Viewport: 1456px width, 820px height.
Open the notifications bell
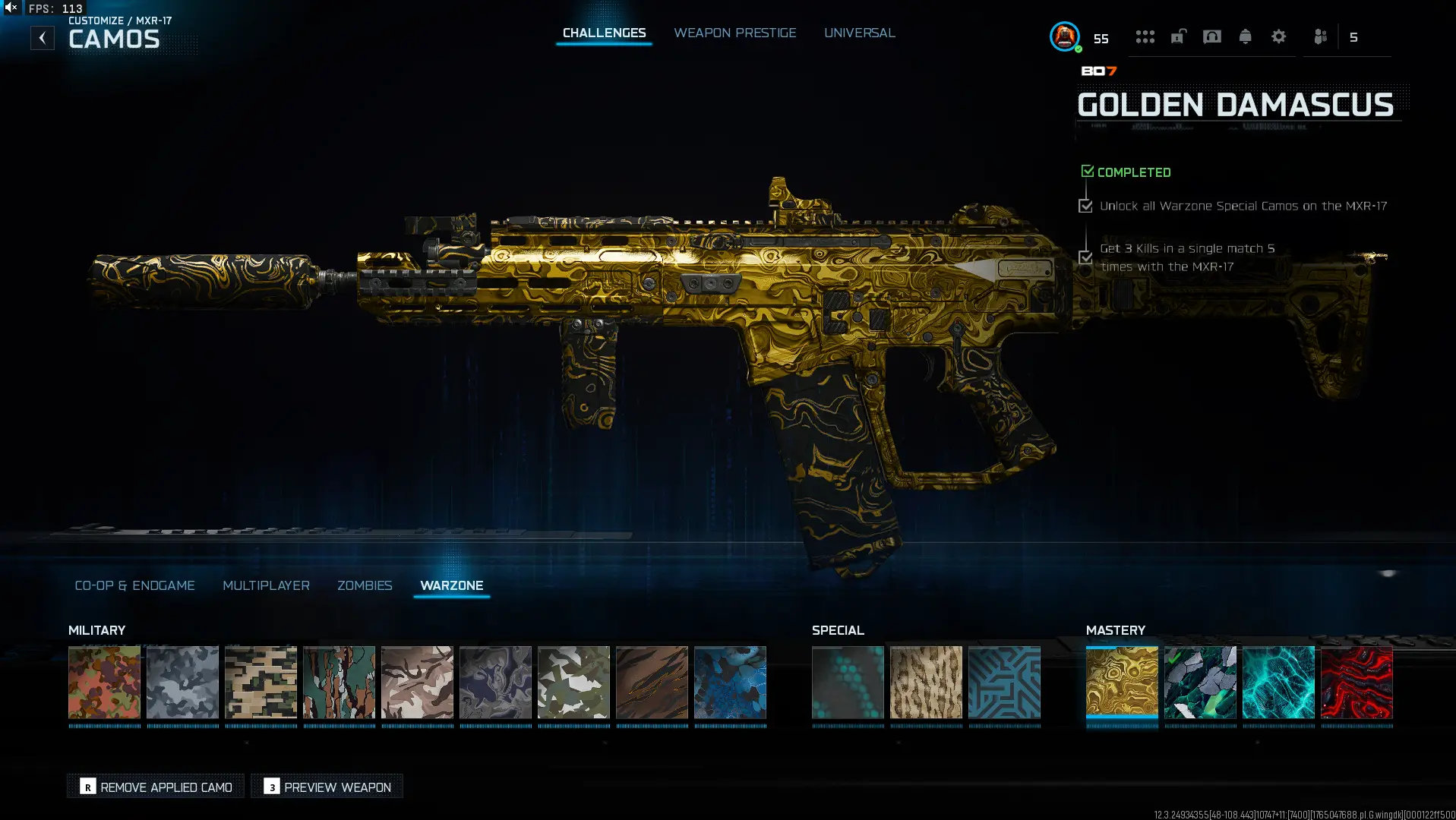point(1245,36)
